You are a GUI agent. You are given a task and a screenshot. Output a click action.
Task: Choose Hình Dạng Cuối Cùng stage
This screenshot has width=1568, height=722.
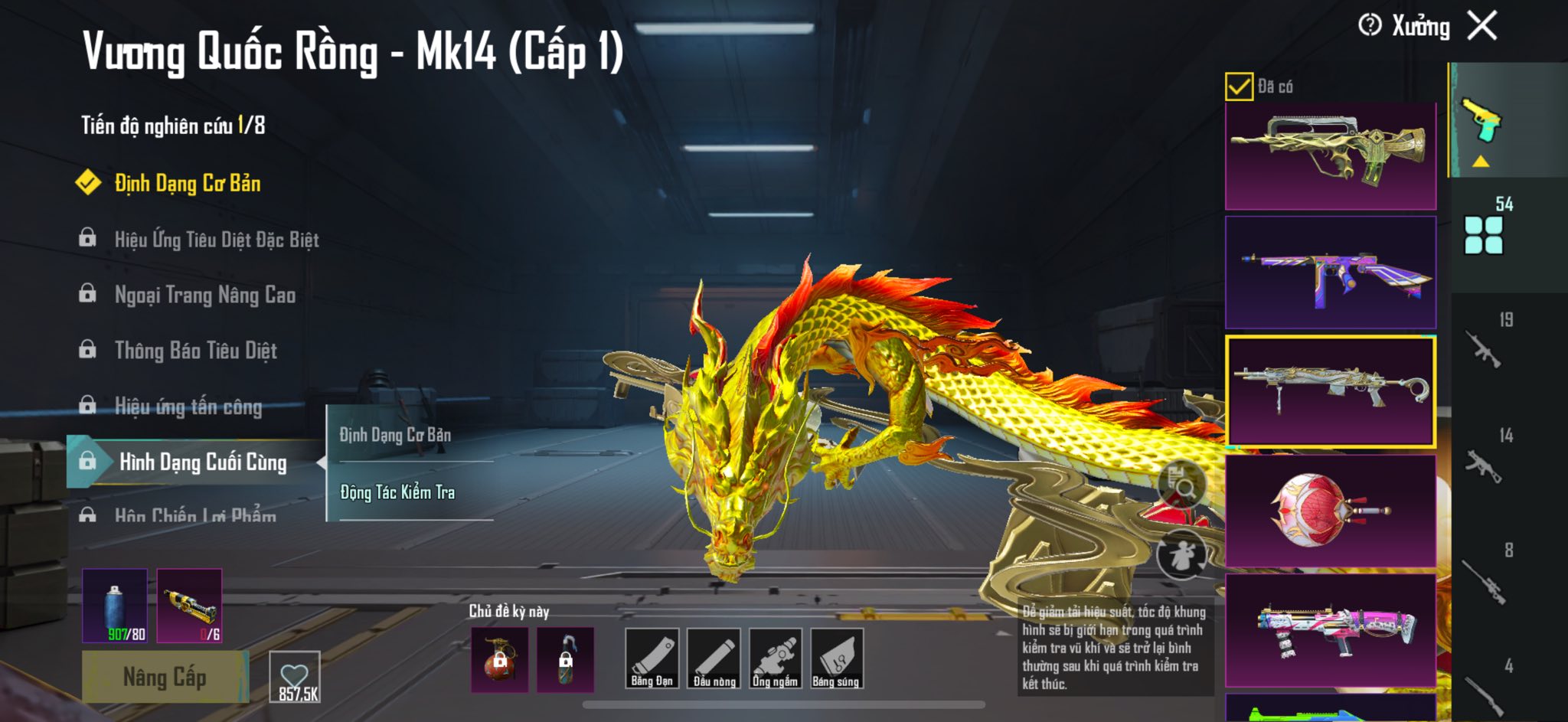pyautogui.click(x=202, y=462)
